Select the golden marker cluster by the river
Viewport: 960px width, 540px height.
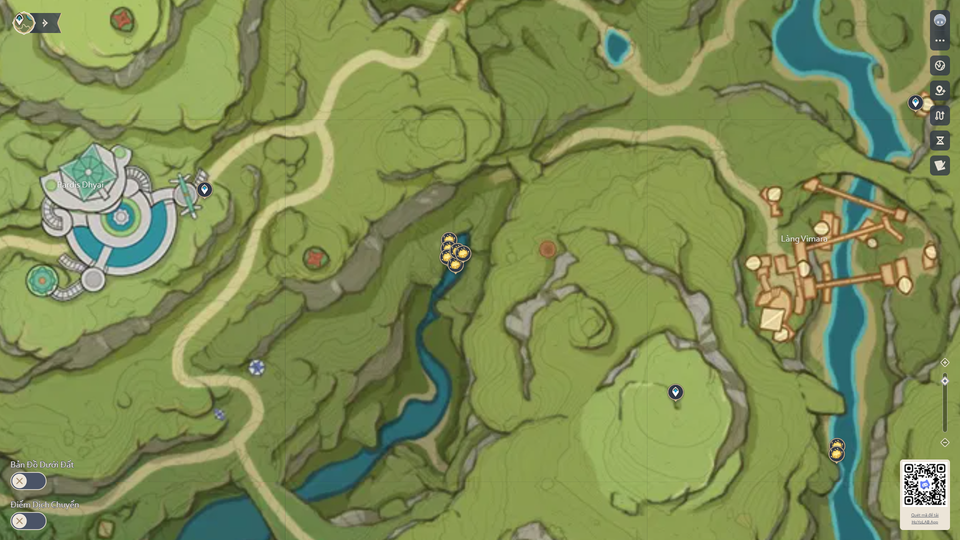tap(454, 253)
